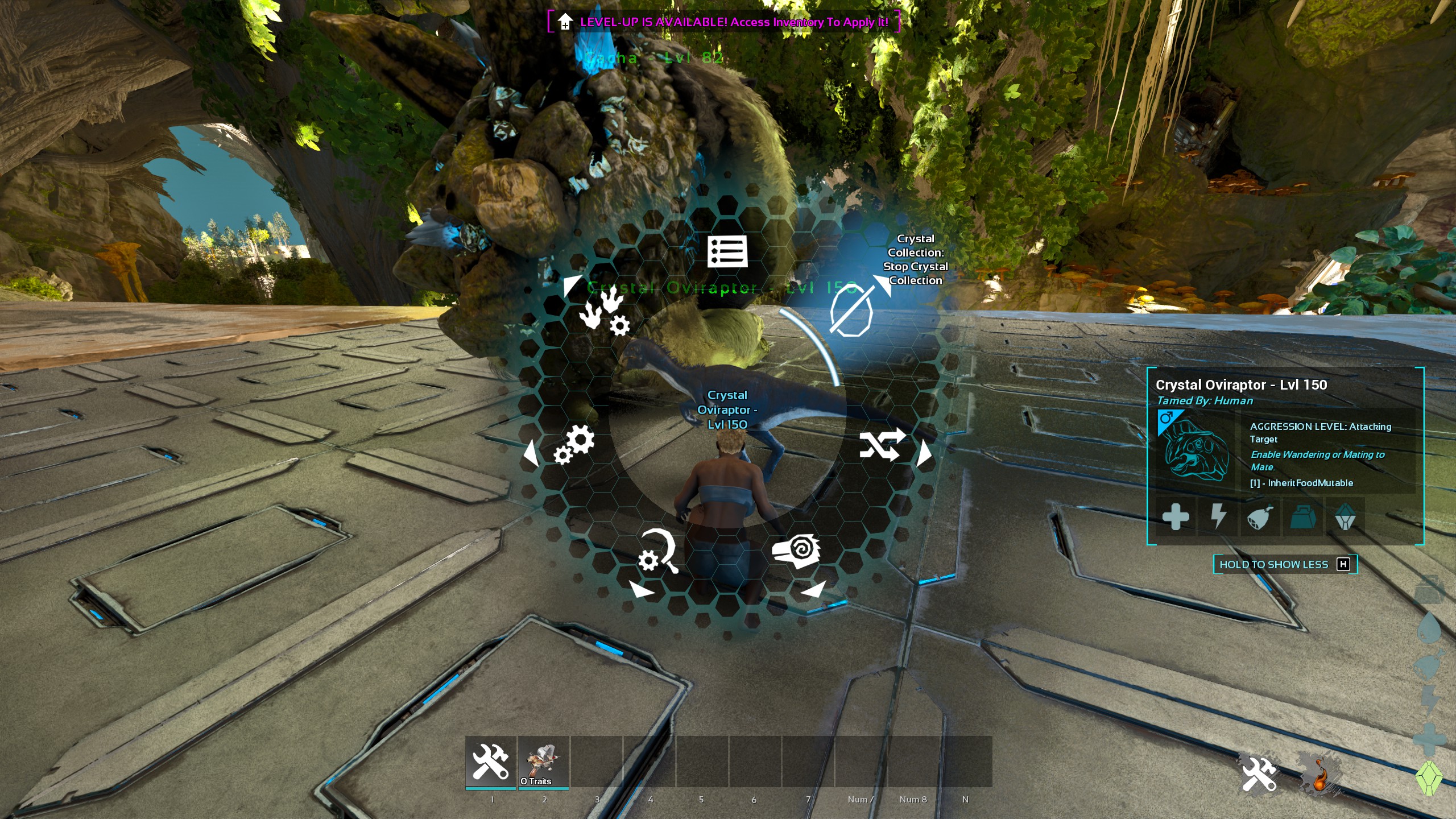Open the list-icon radial menu option
1456x819 pixels.
pyautogui.click(x=727, y=251)
